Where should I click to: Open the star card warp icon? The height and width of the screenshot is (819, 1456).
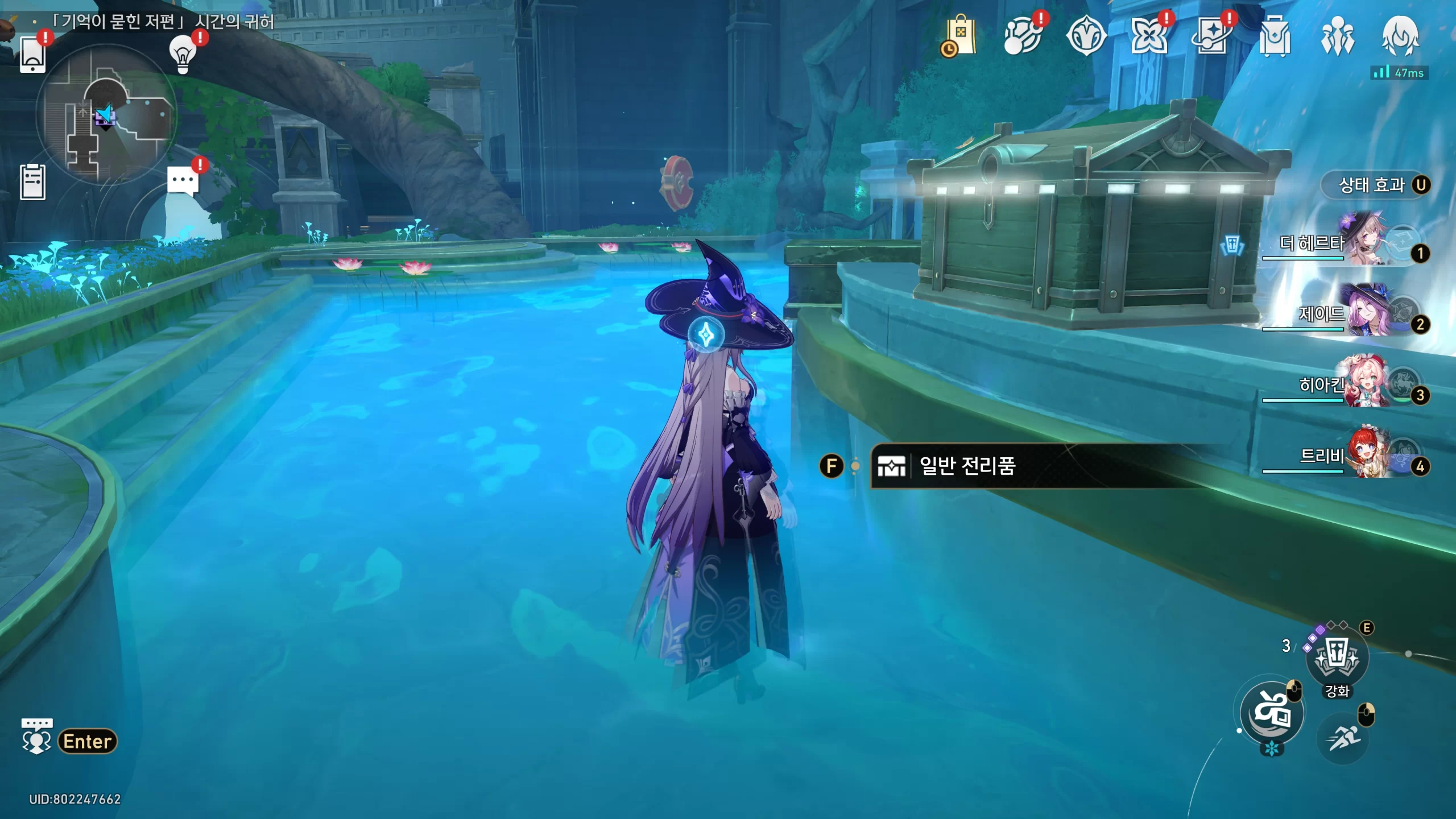coord(1211,36)
